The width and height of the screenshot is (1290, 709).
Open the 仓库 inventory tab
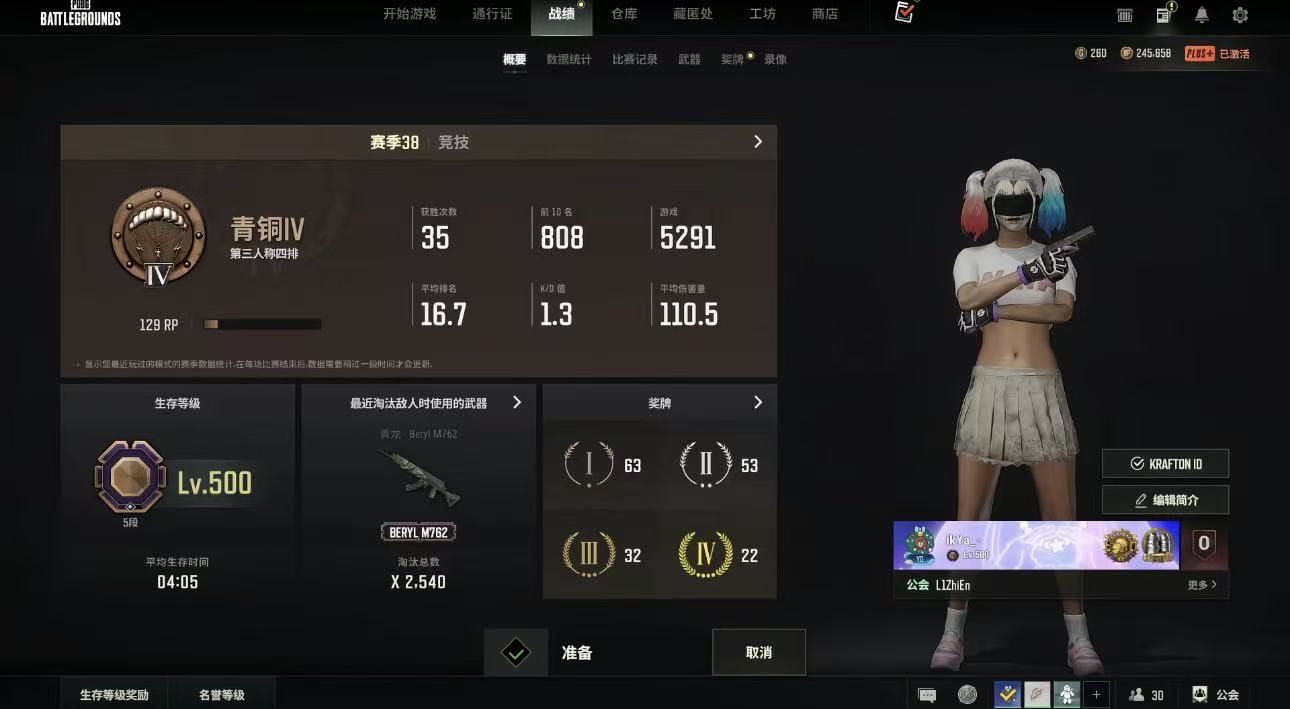click(624, 14)
